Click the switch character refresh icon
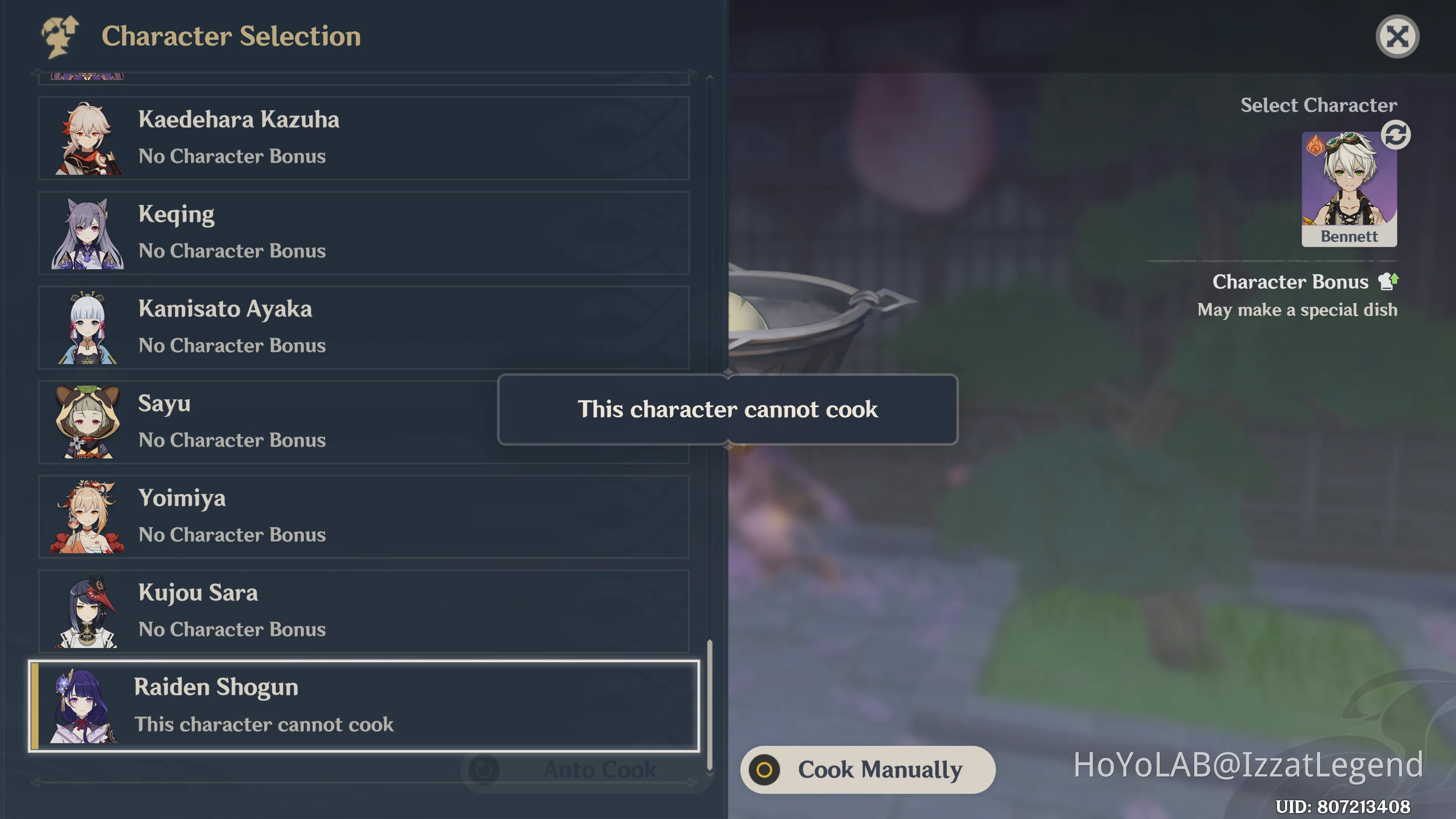Viewport: 1456px width, 819px height. coord(1395,135)
